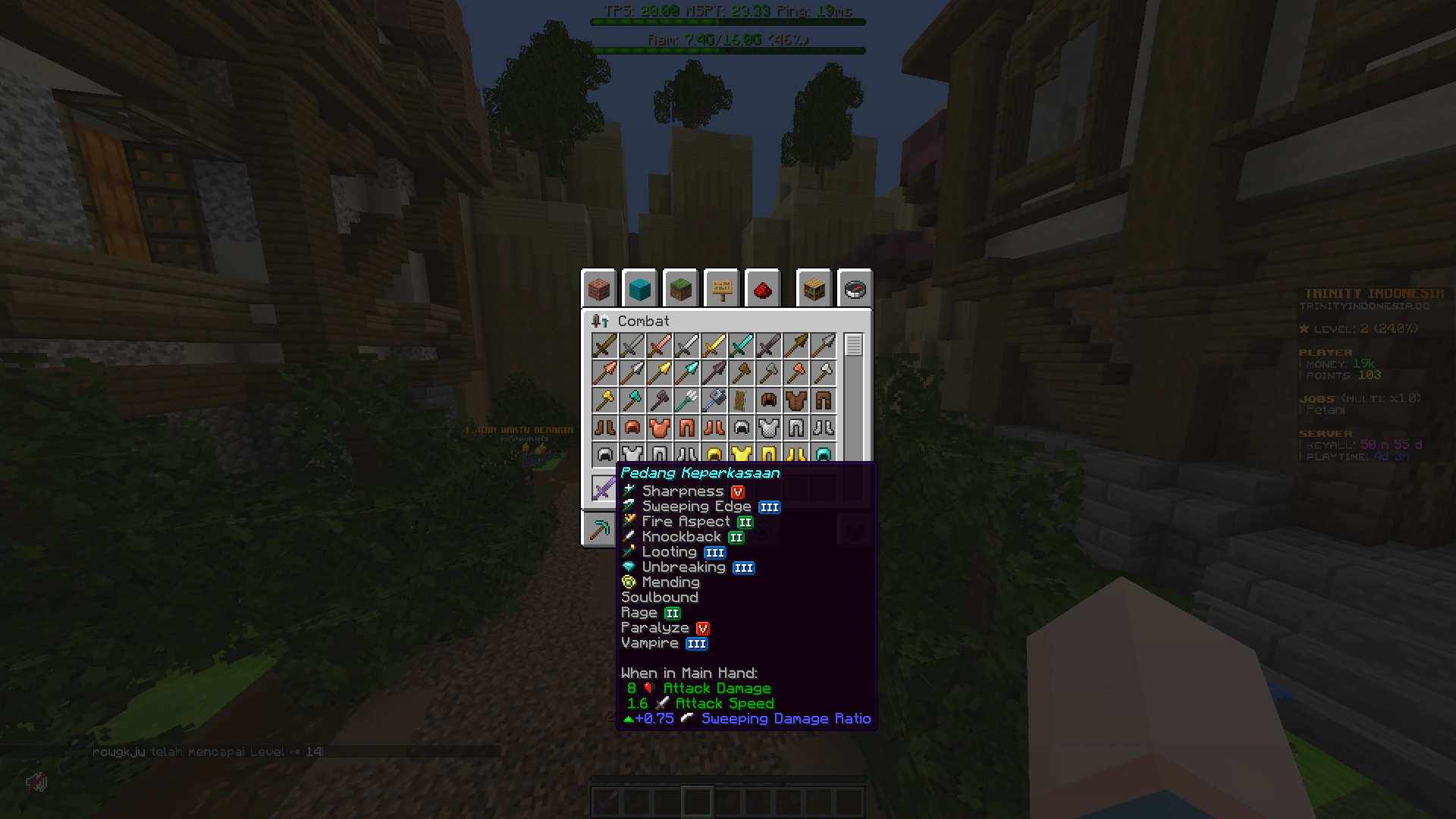Switch to the Functional Blocks sign tab
1456x819 pixels.
721,289
